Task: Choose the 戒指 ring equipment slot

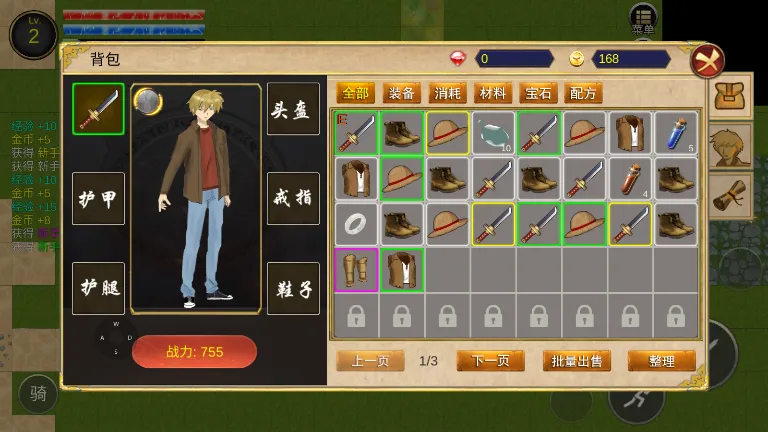Action: 293,198
